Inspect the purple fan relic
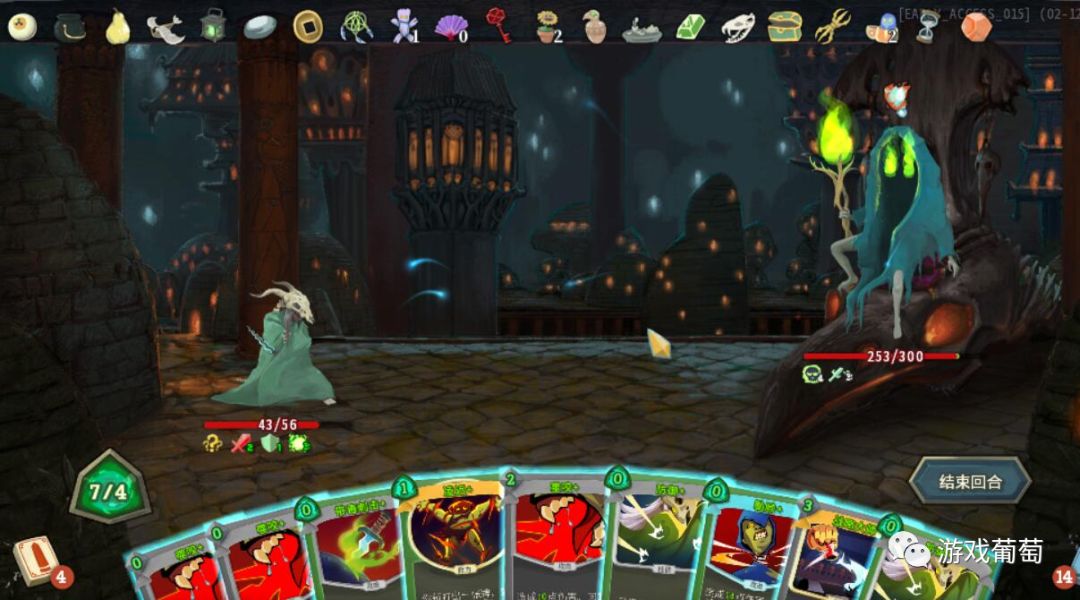This screenshot has width=1080, height=600. coord(450,26)
